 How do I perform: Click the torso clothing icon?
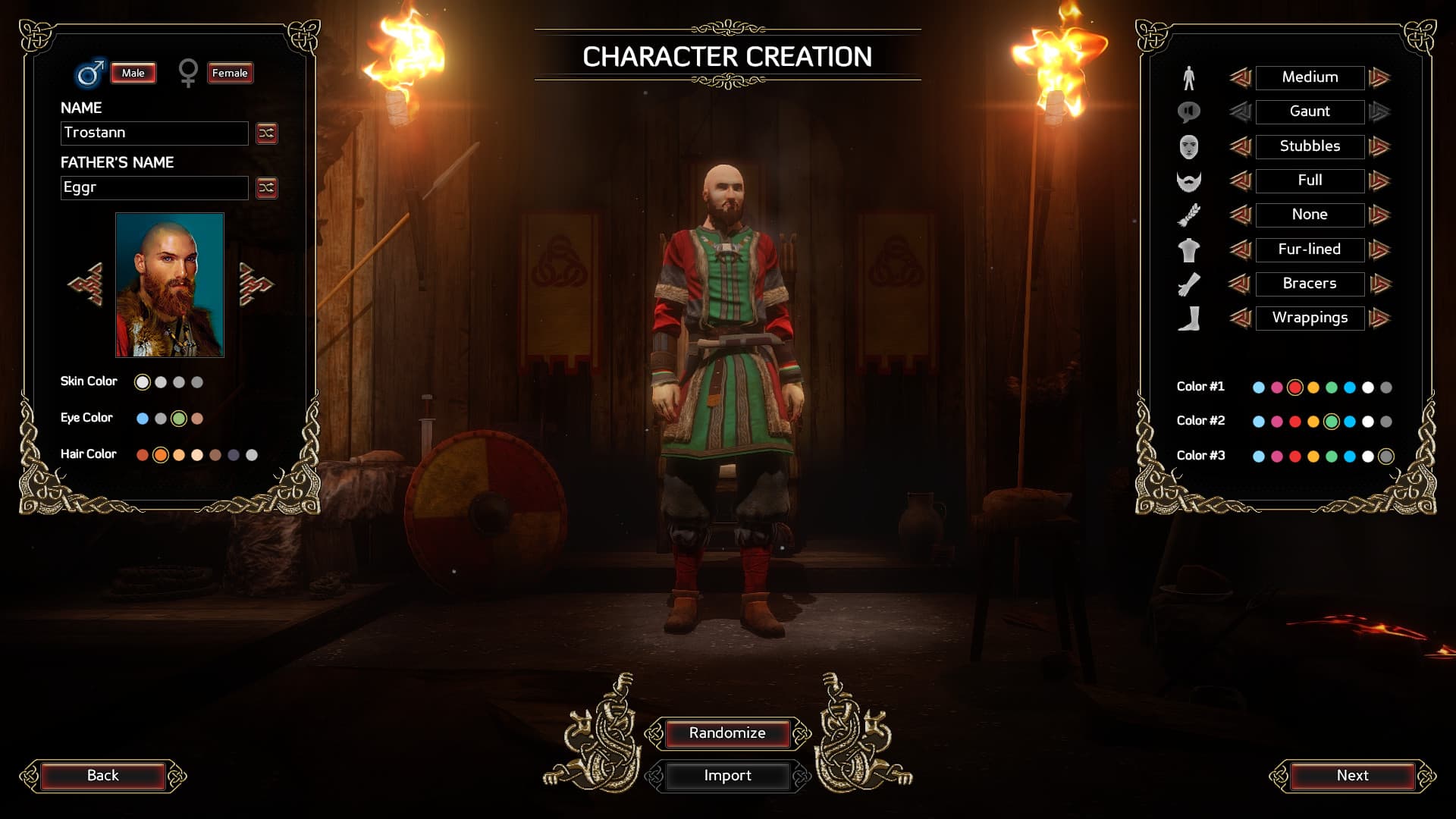[x=1189, y=249]
